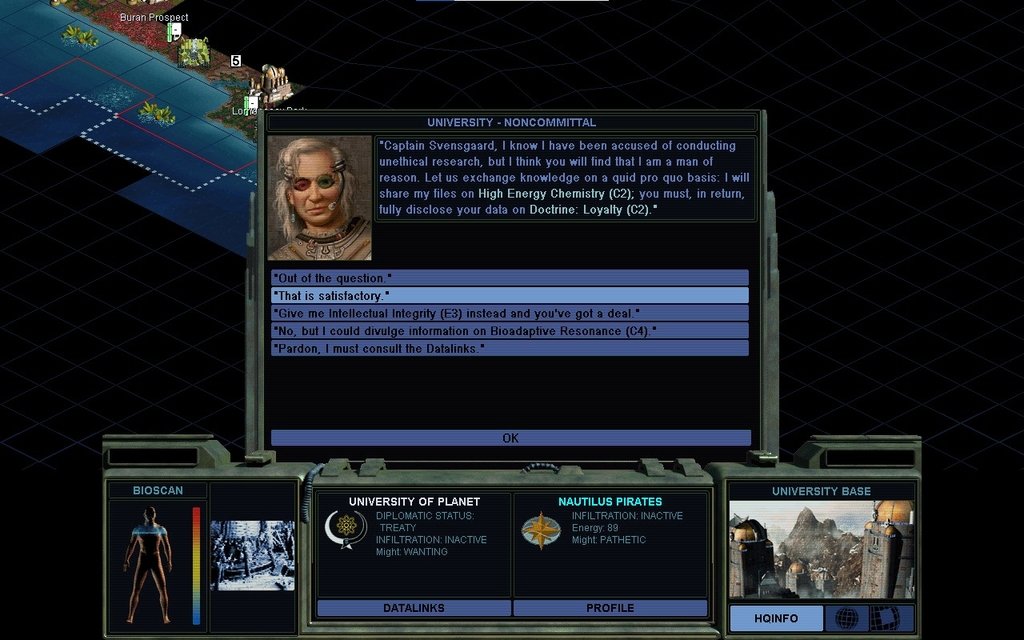Select "Pardon, I must consult the Datalinks."

point(509,348)
